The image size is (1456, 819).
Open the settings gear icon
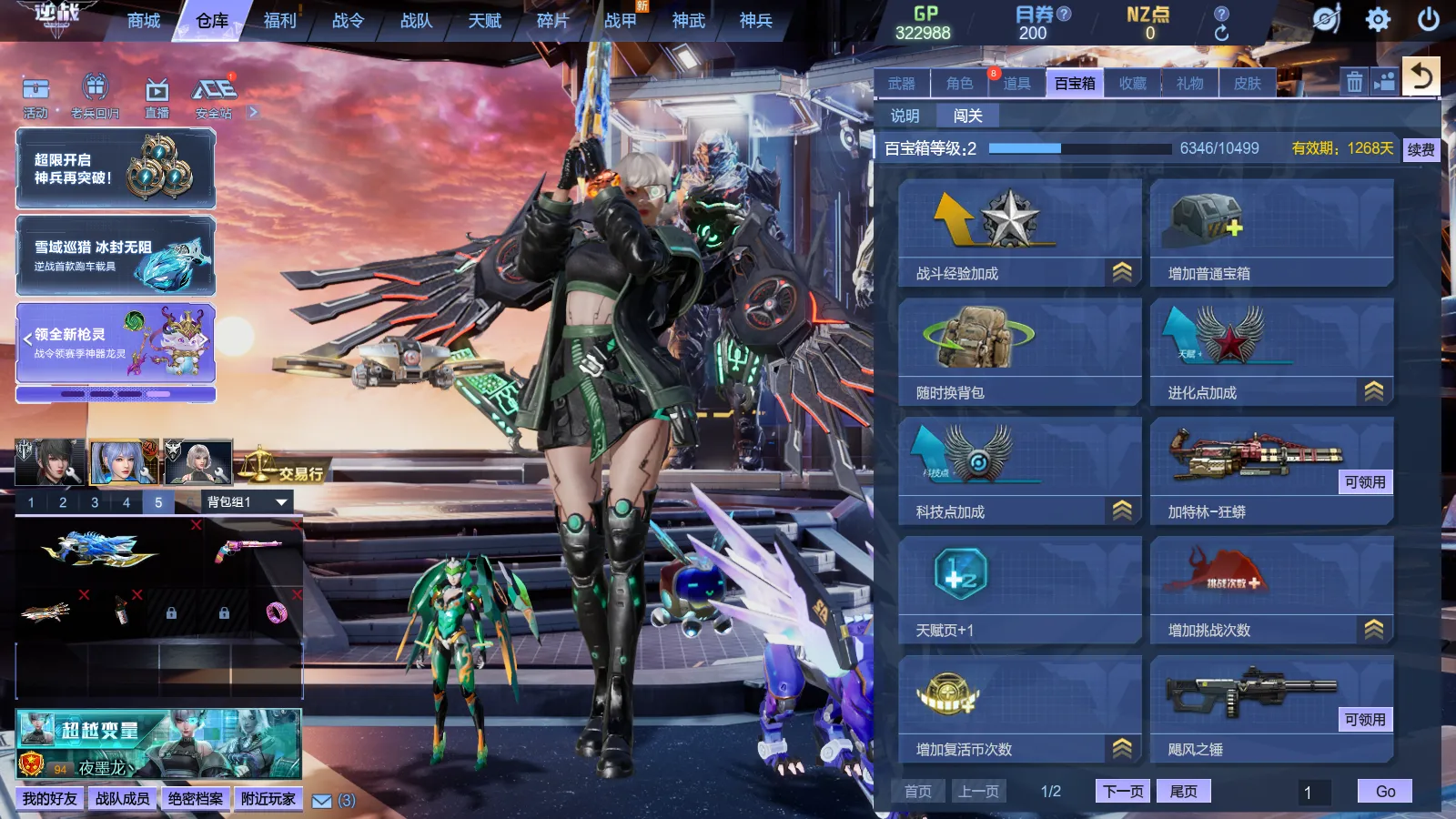pyautogui.click(x=1378, y=19)
